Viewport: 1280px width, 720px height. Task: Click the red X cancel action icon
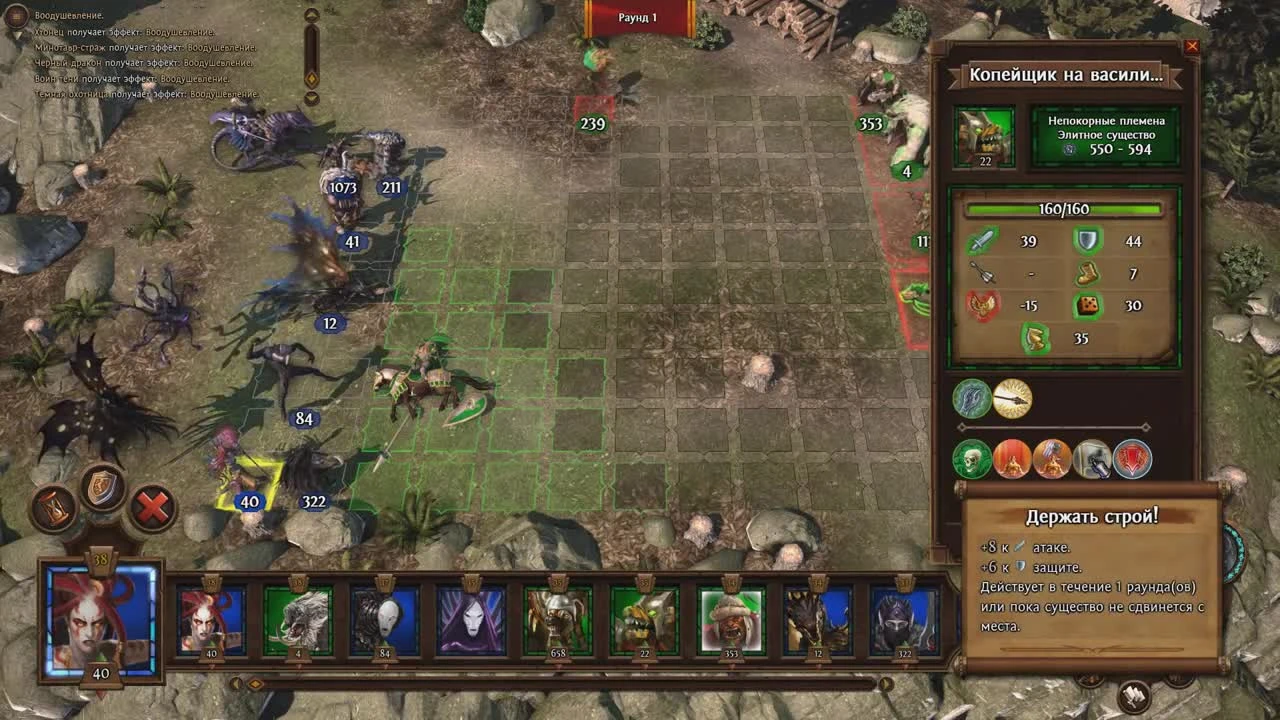pyautogui.click(x=152, y=507)
